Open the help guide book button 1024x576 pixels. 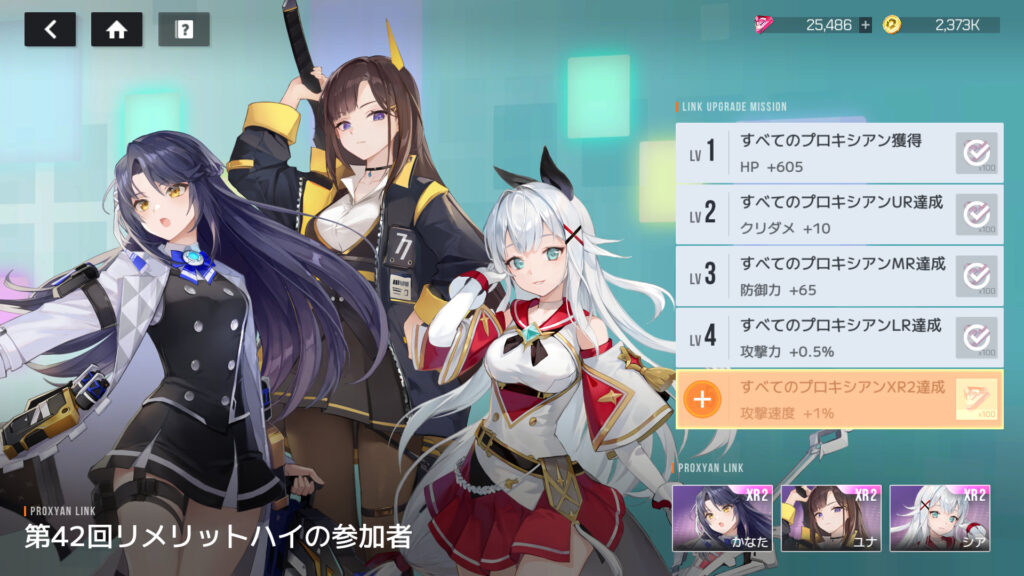pos(184,30)
